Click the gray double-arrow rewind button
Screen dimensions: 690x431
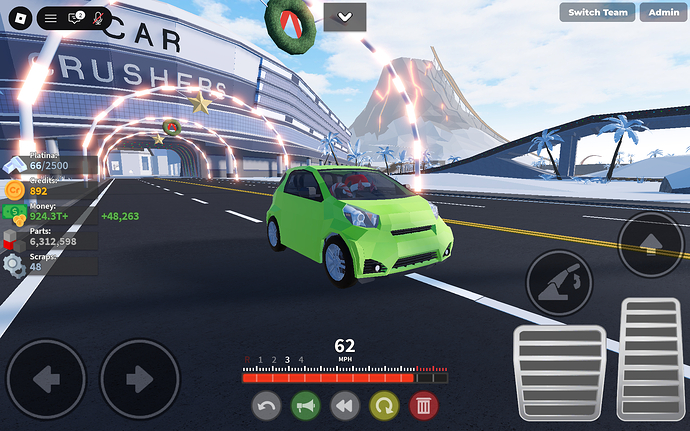tap(344, 405)
